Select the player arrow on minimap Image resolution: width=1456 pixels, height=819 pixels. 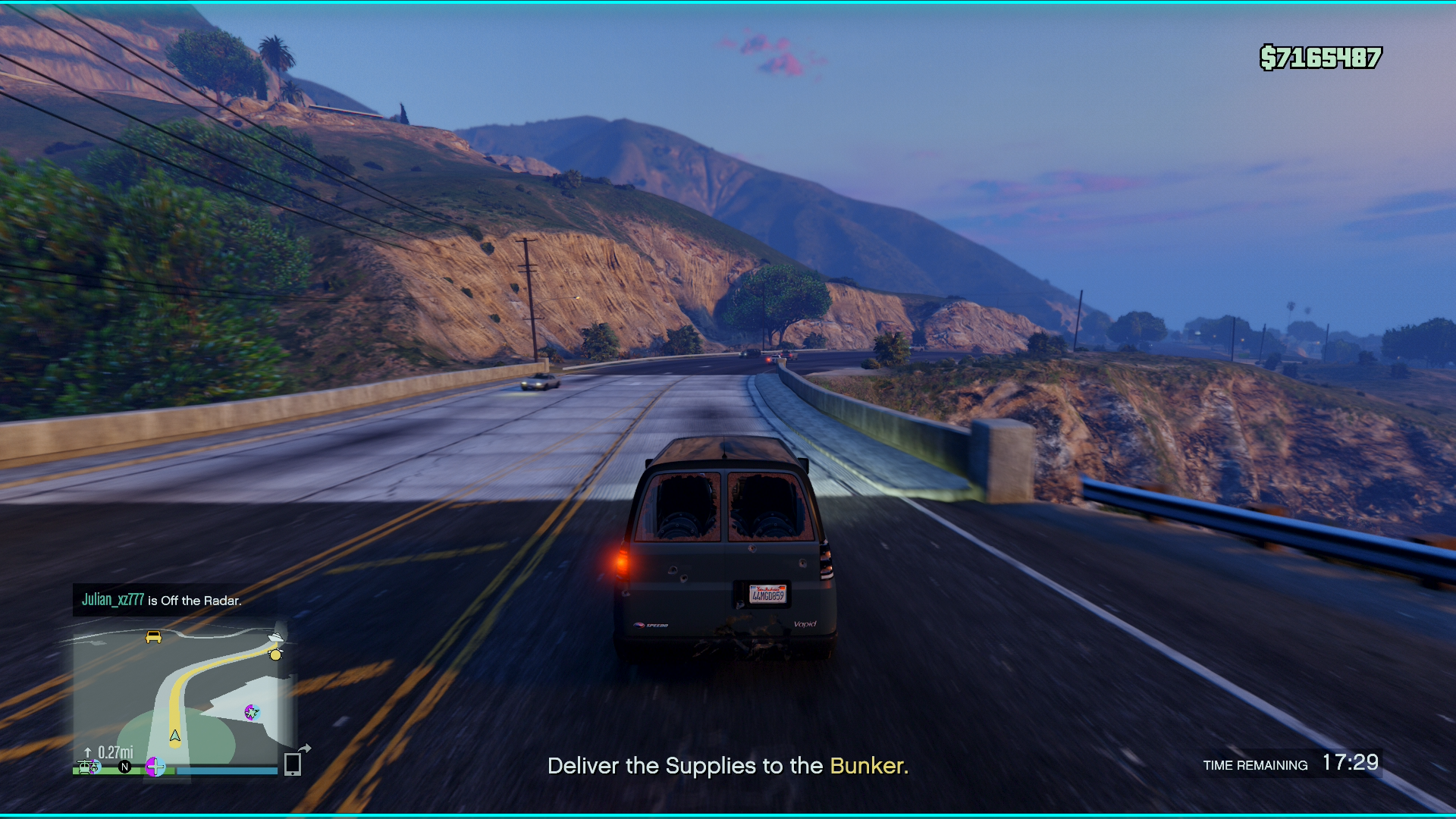coord(175,736)
